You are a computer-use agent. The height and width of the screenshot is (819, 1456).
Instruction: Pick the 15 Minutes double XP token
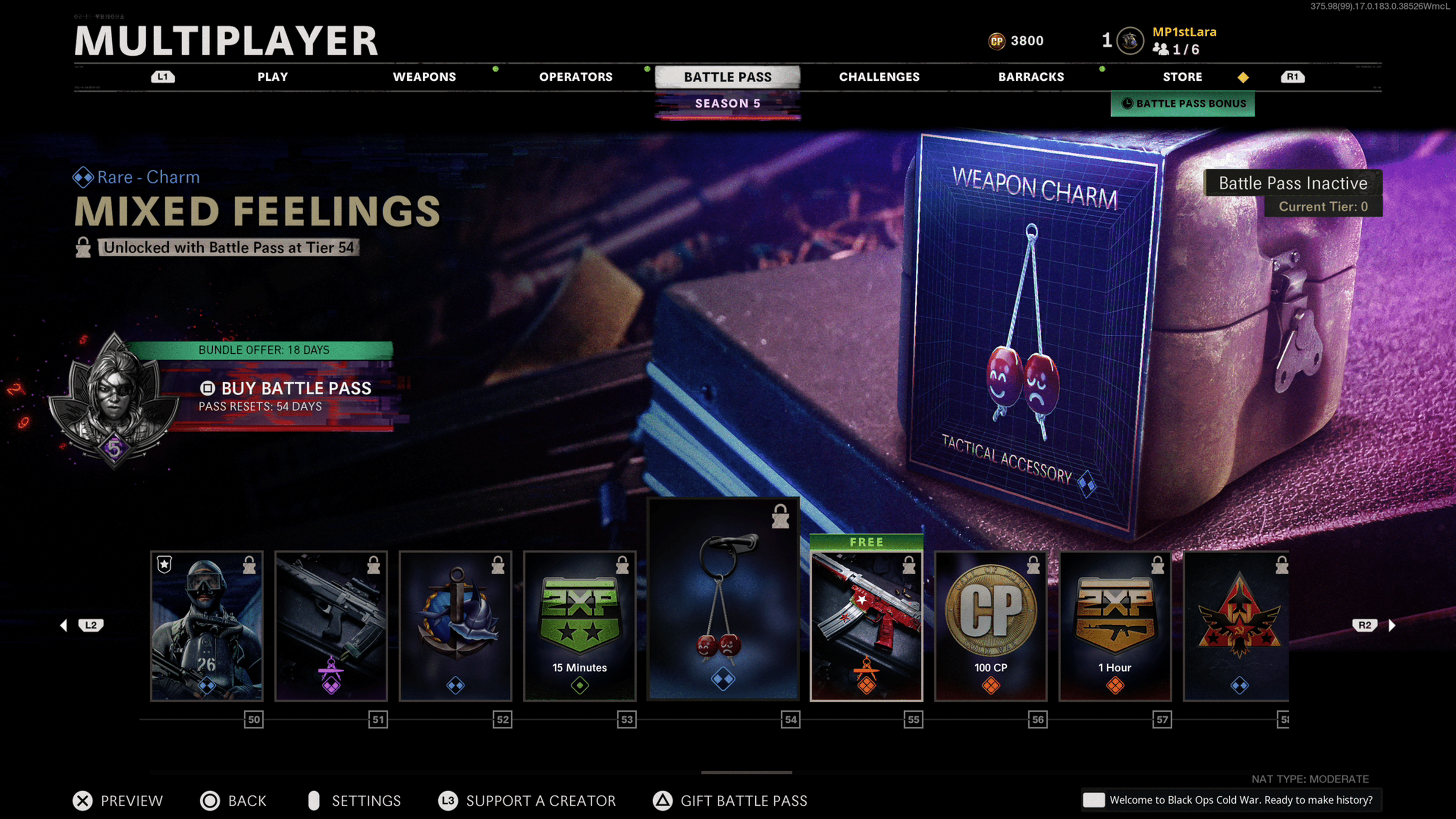[580, 626]
